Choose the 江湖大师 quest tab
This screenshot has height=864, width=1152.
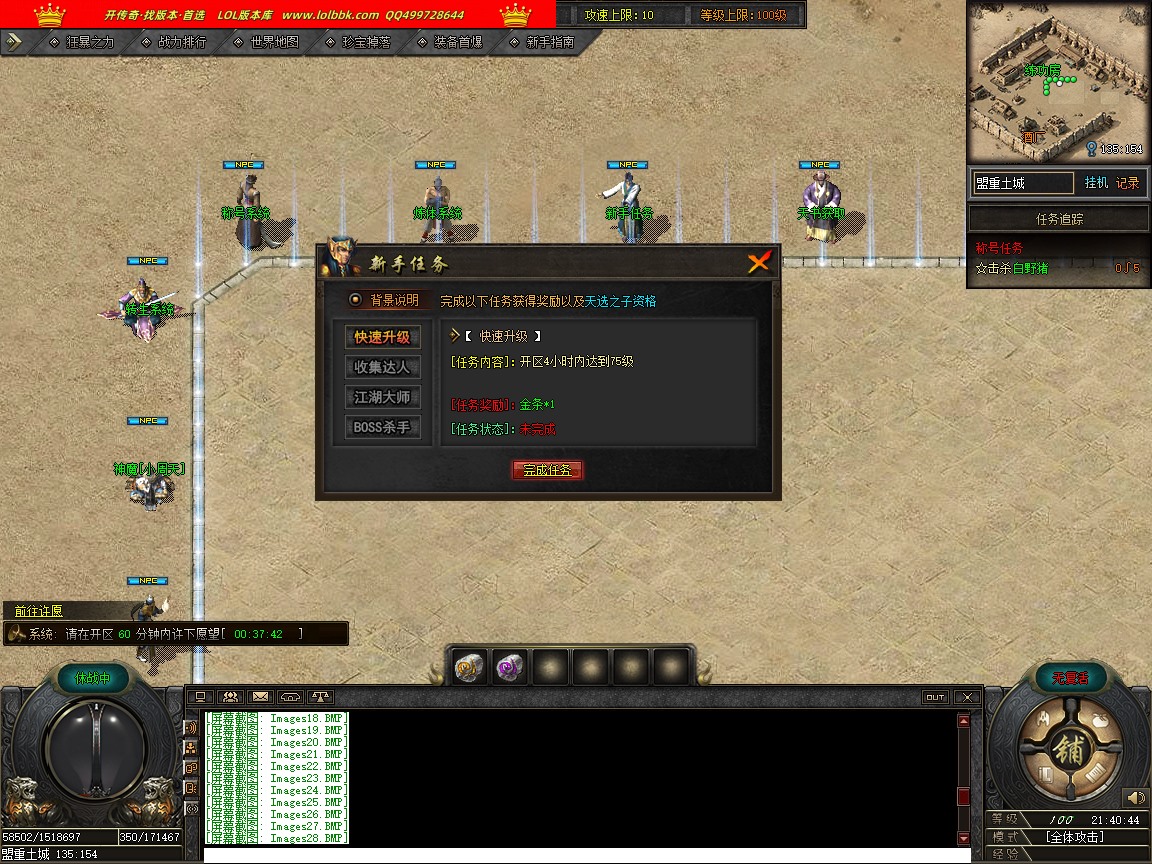382,397
